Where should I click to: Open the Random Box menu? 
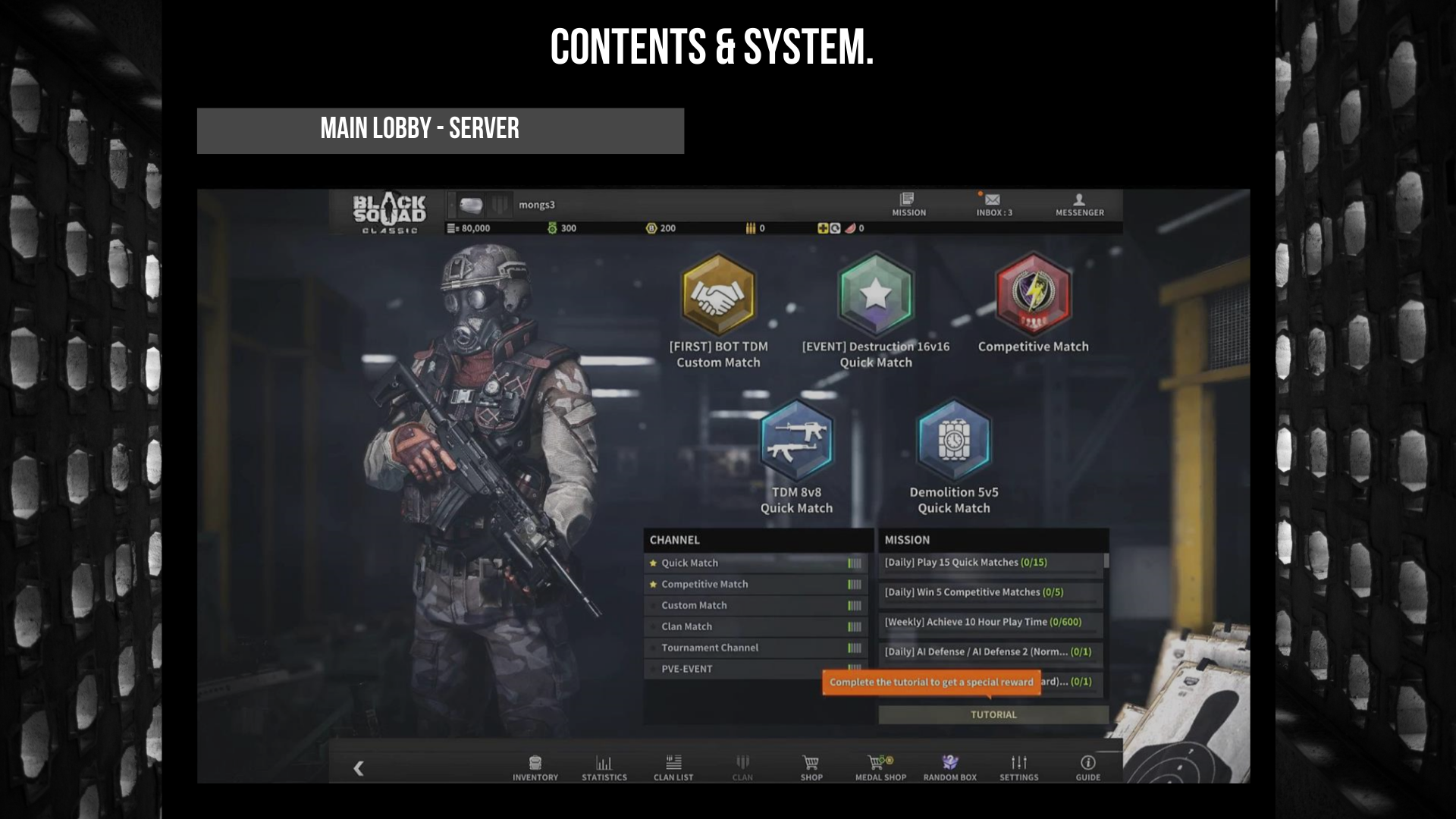949,767
